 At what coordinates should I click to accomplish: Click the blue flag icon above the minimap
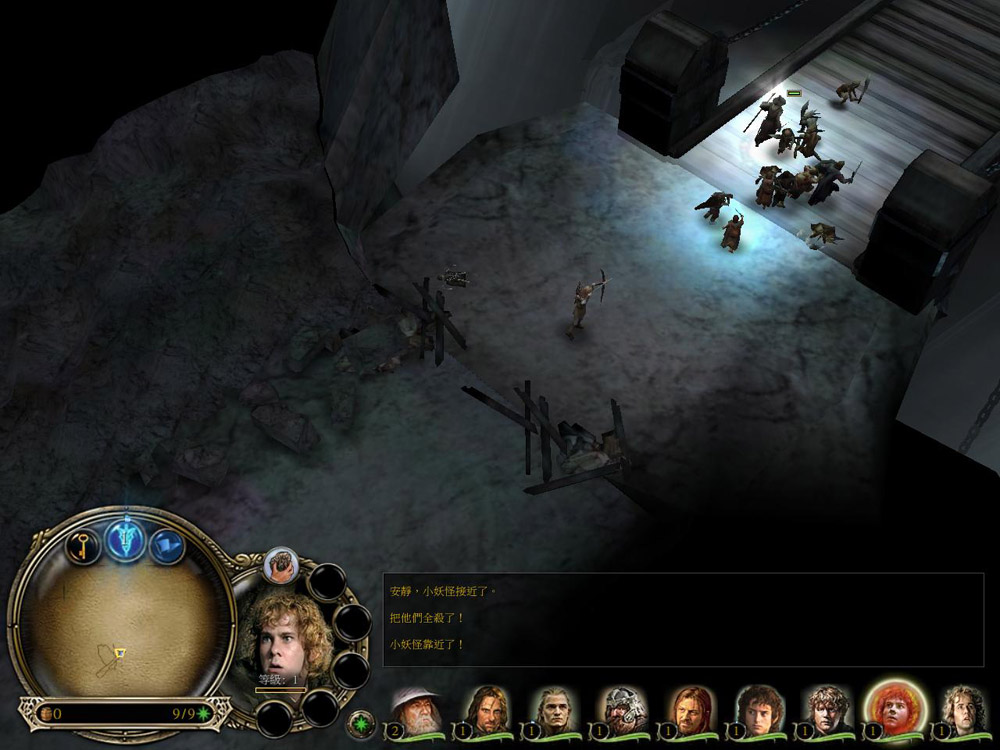167,546
